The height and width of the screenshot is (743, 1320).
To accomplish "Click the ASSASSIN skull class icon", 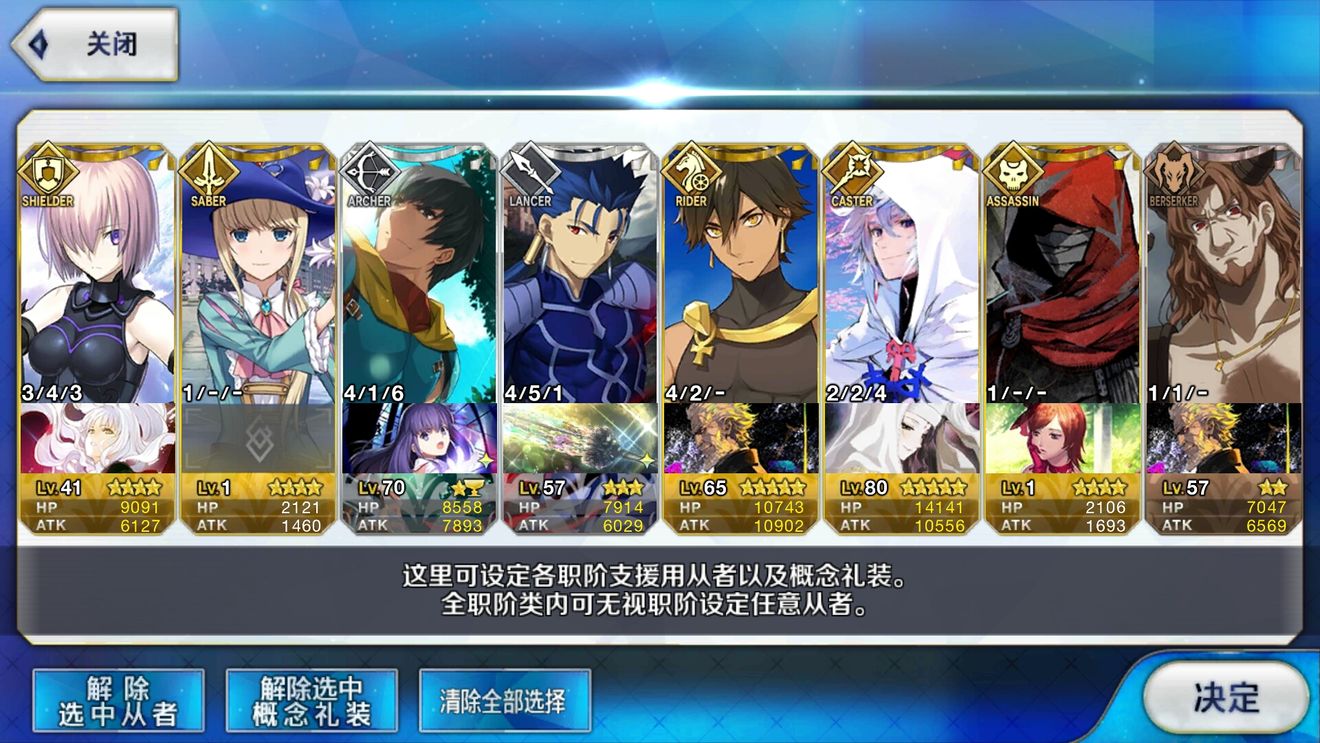I will pyautogui.click(x=1013, y=170).
